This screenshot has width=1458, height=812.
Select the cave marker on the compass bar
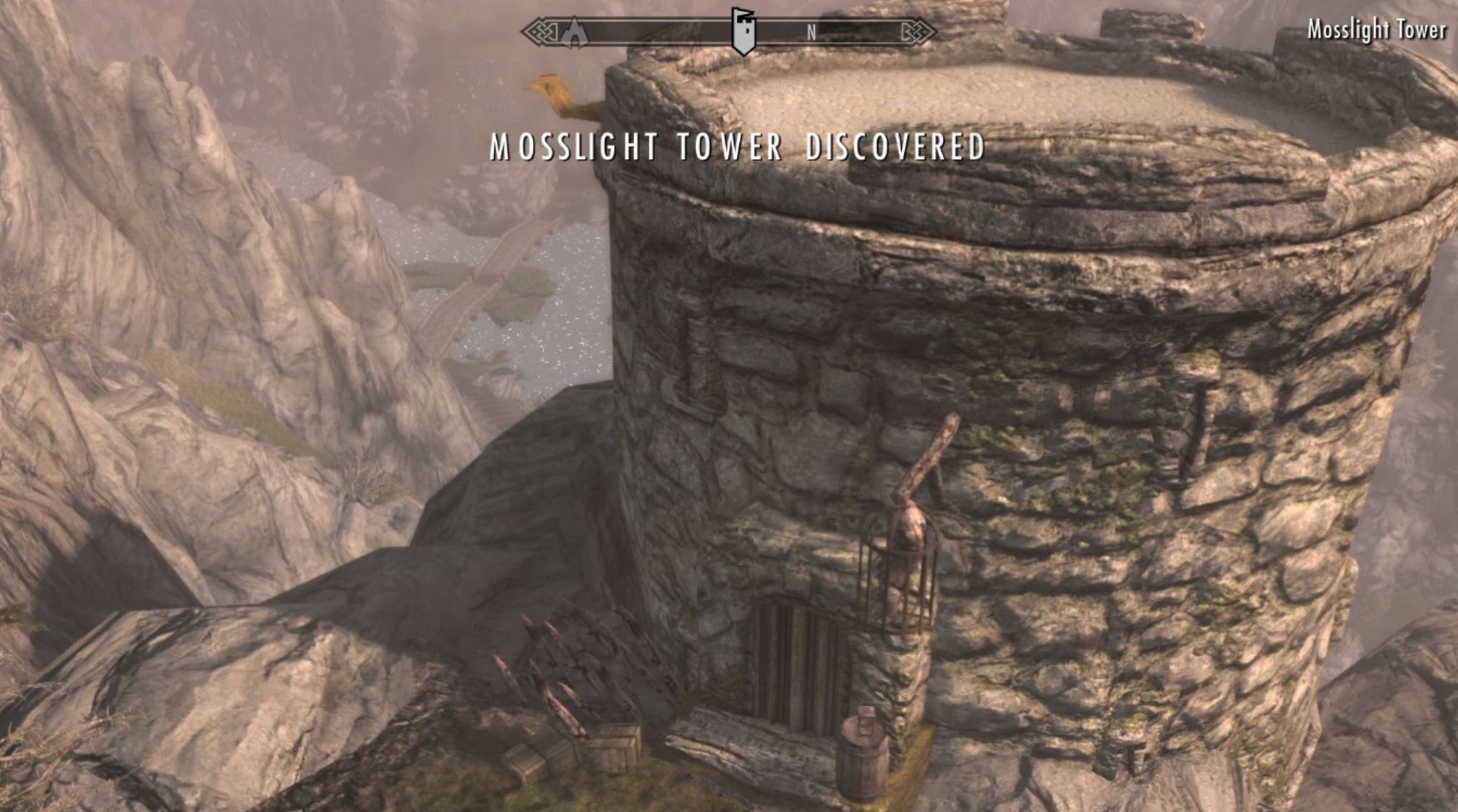[x=574, y=33]
